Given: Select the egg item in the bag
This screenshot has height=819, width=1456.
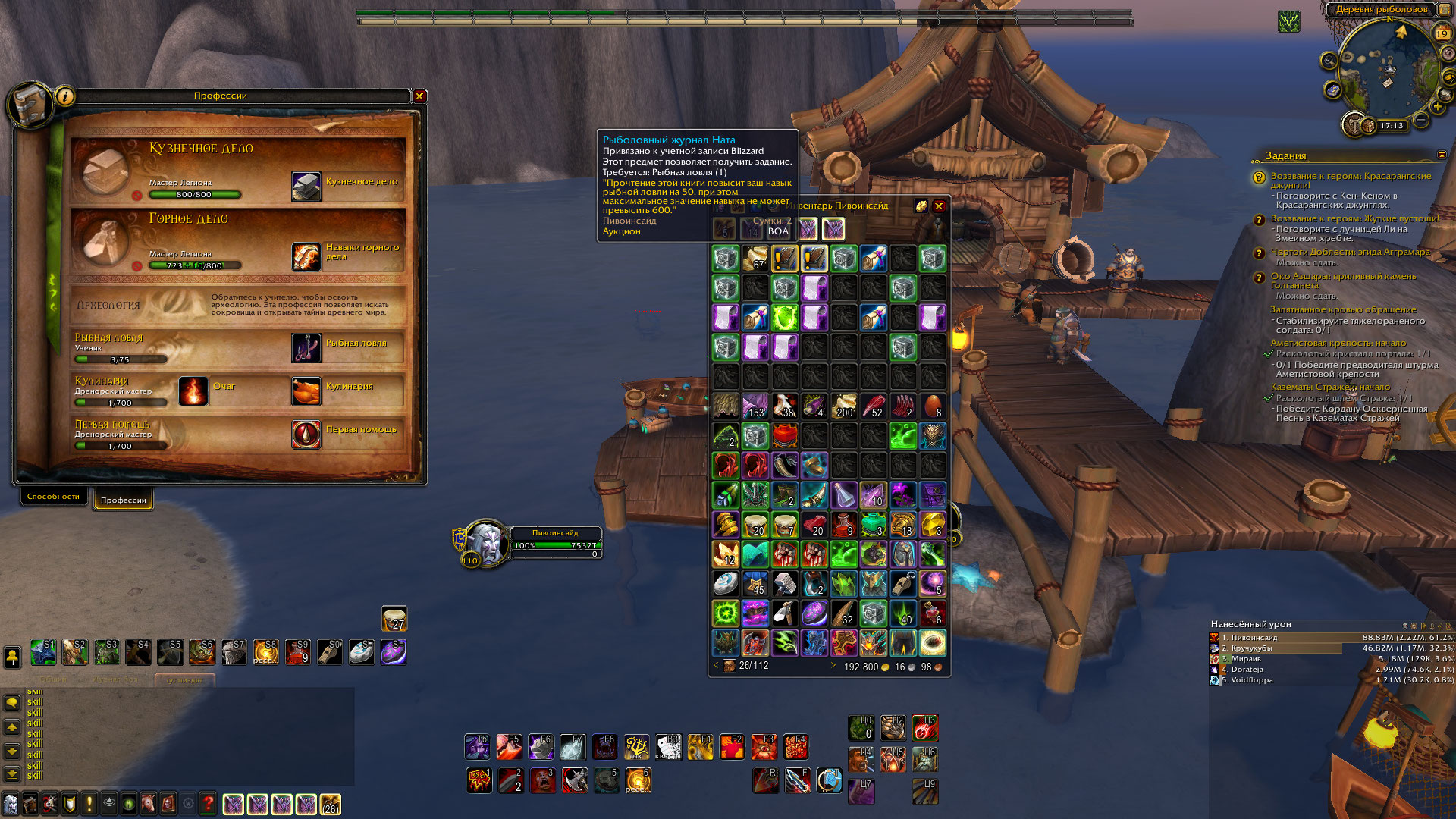Looking at the screenshot, I should 933,406.
